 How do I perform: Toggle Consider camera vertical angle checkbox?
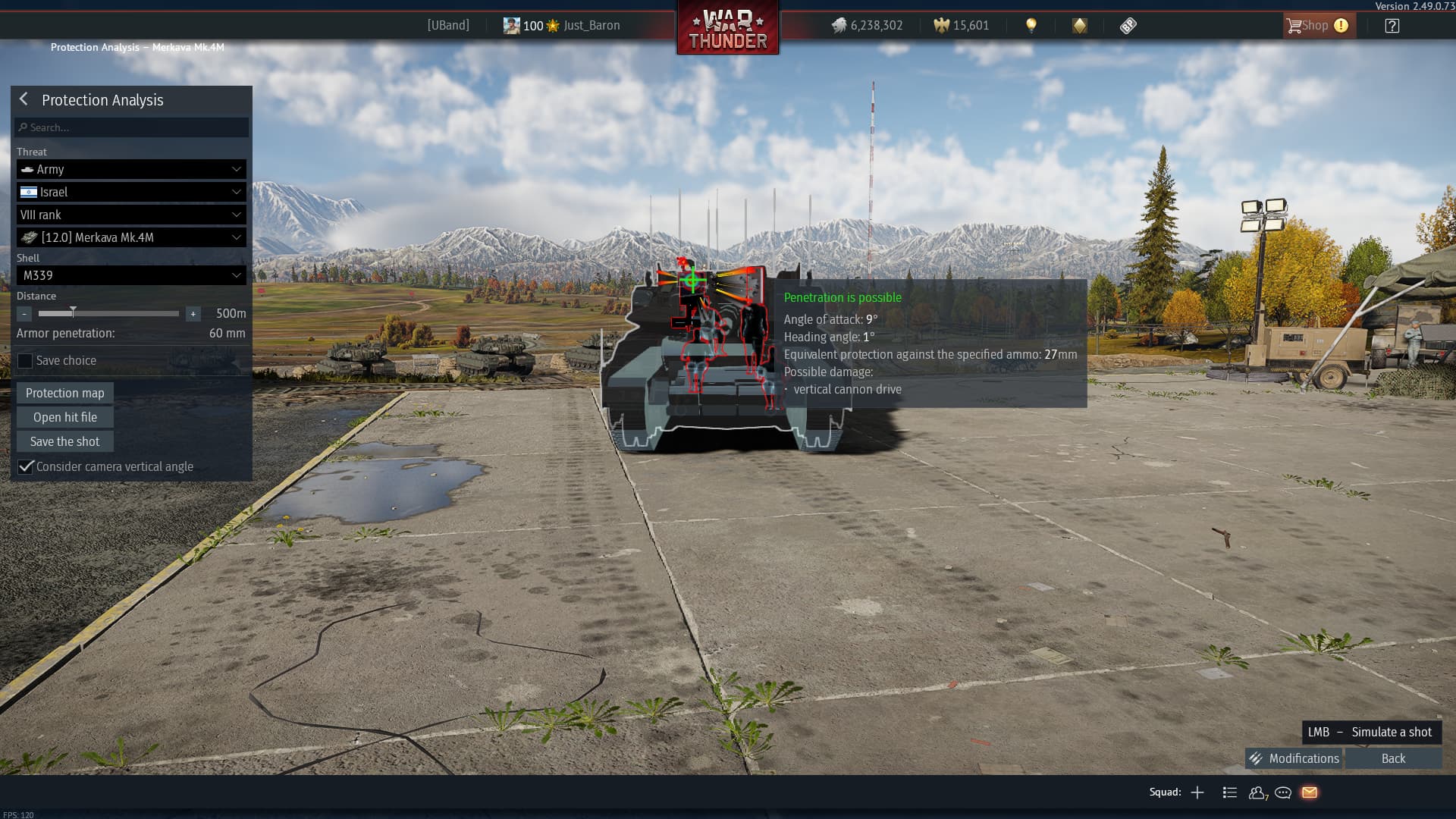click(26, 466)
